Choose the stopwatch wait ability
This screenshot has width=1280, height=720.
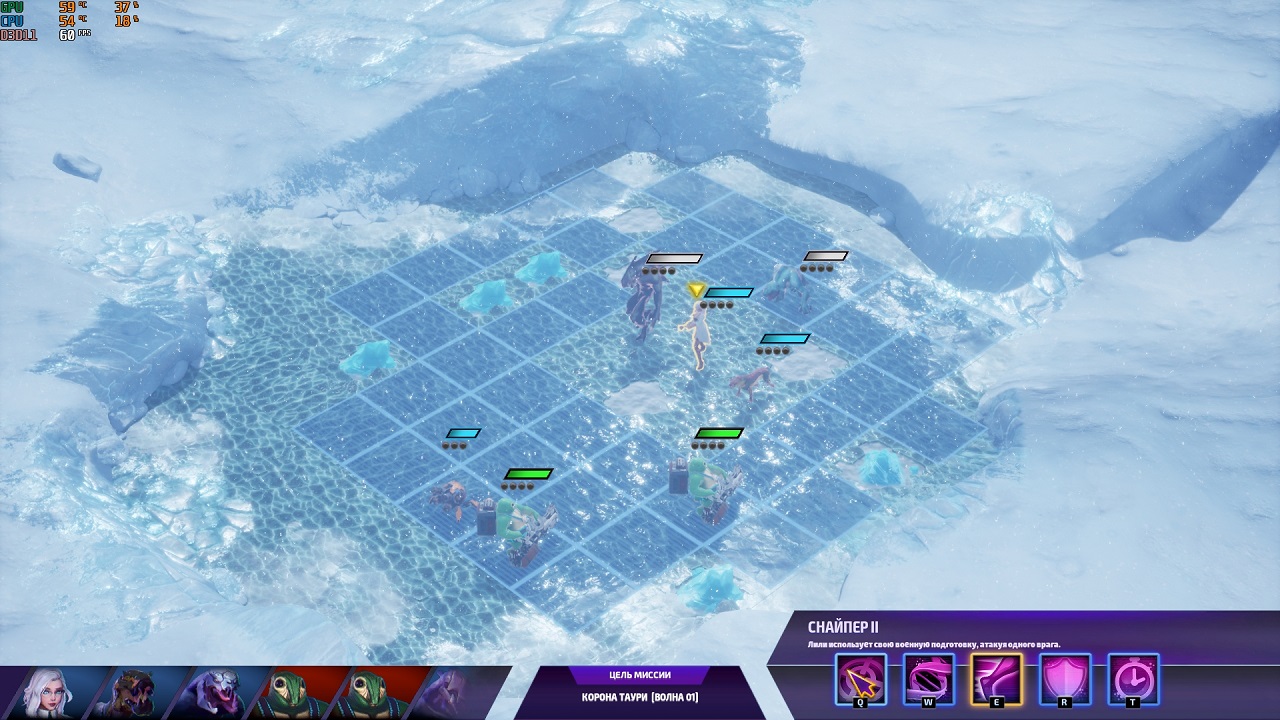pos(1133,680)
